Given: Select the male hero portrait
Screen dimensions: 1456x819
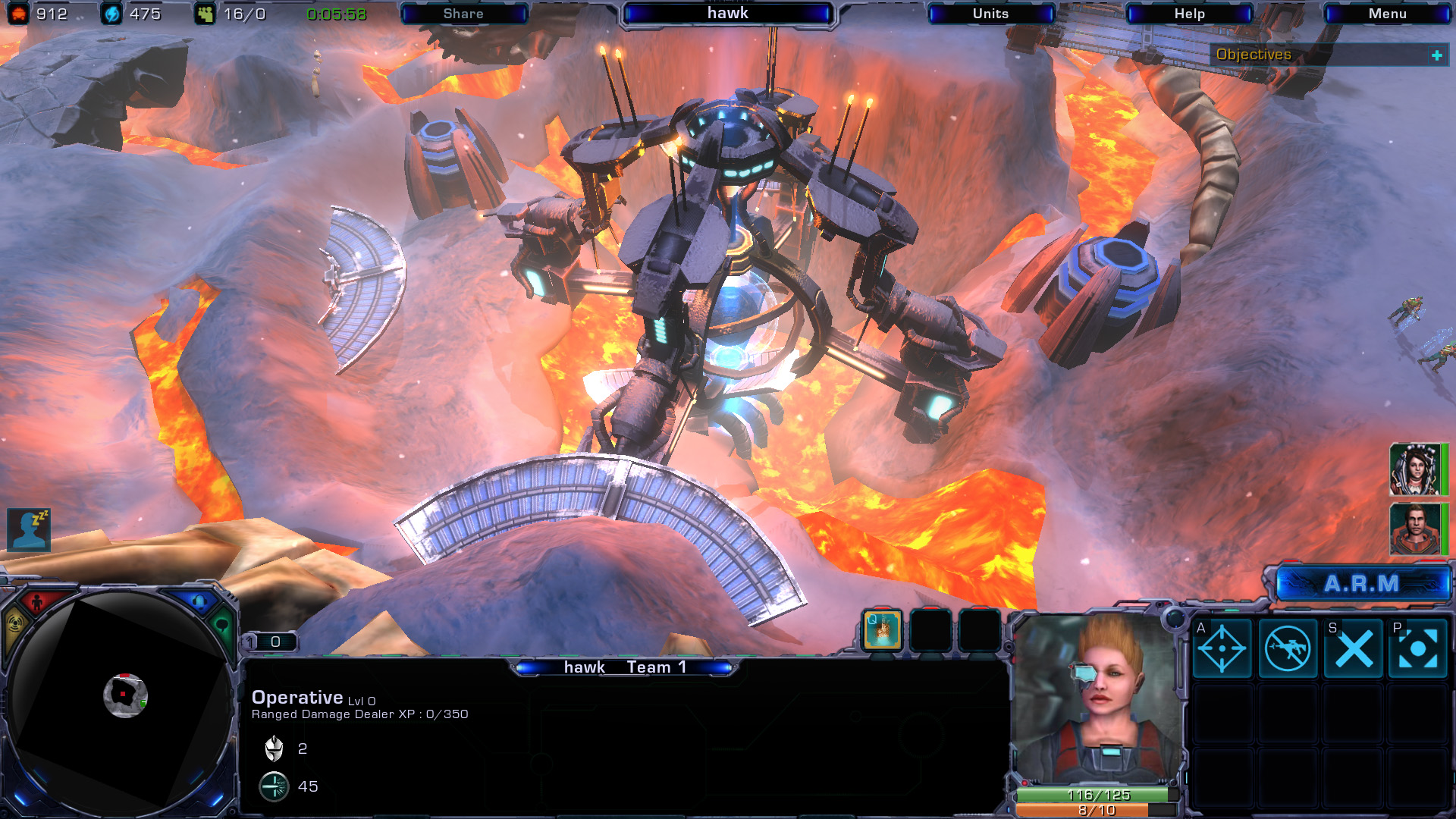Looking at the screenshot, I should tap(1415, 529).
